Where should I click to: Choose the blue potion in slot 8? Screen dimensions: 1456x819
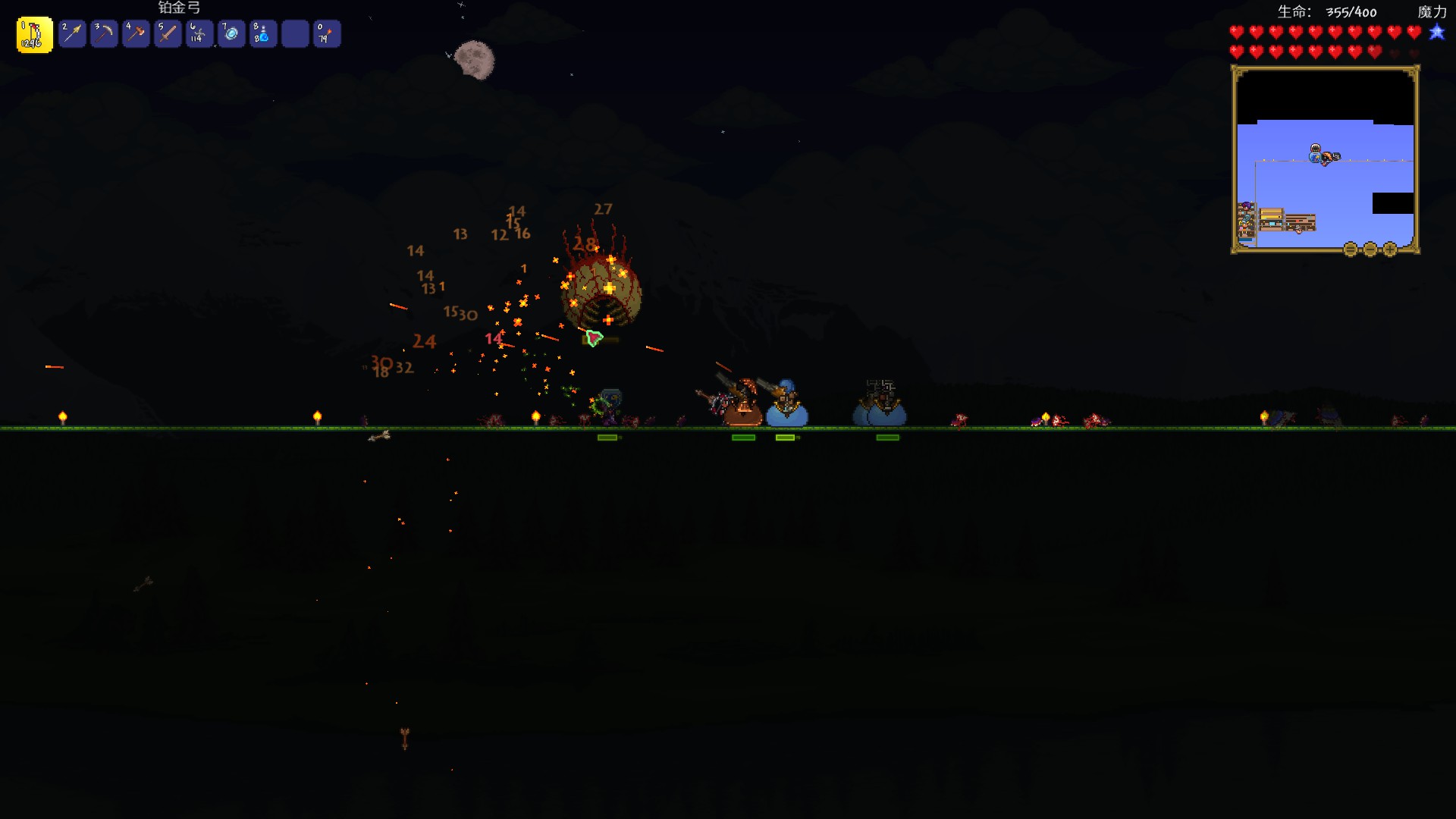tap(263, 34)
